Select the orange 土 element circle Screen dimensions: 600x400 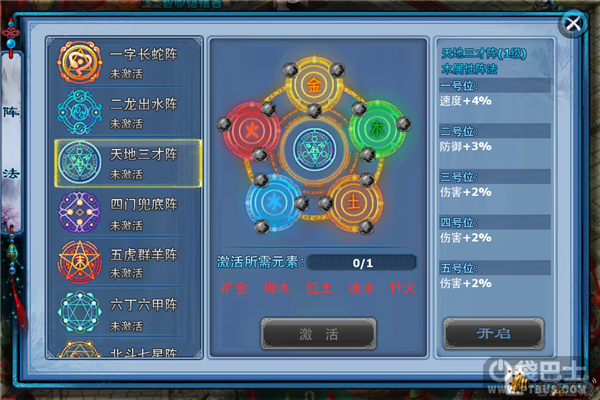(x=352, y=199)
